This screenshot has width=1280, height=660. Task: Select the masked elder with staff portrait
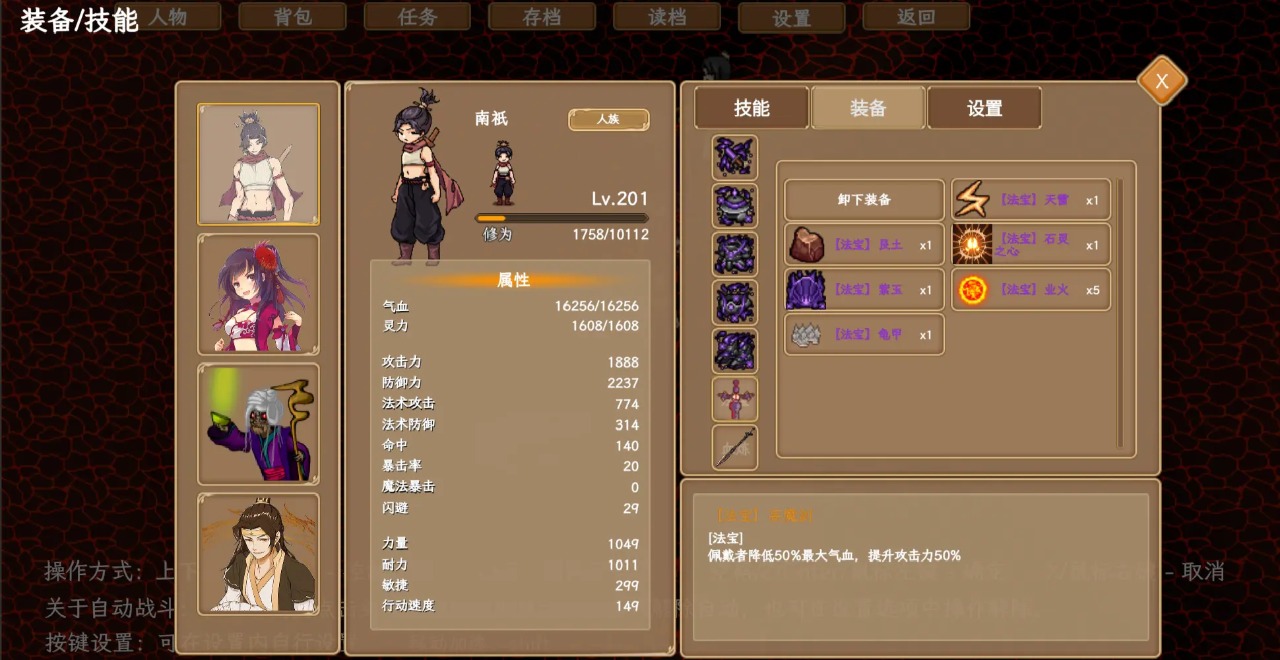click(x=258, y=424)
